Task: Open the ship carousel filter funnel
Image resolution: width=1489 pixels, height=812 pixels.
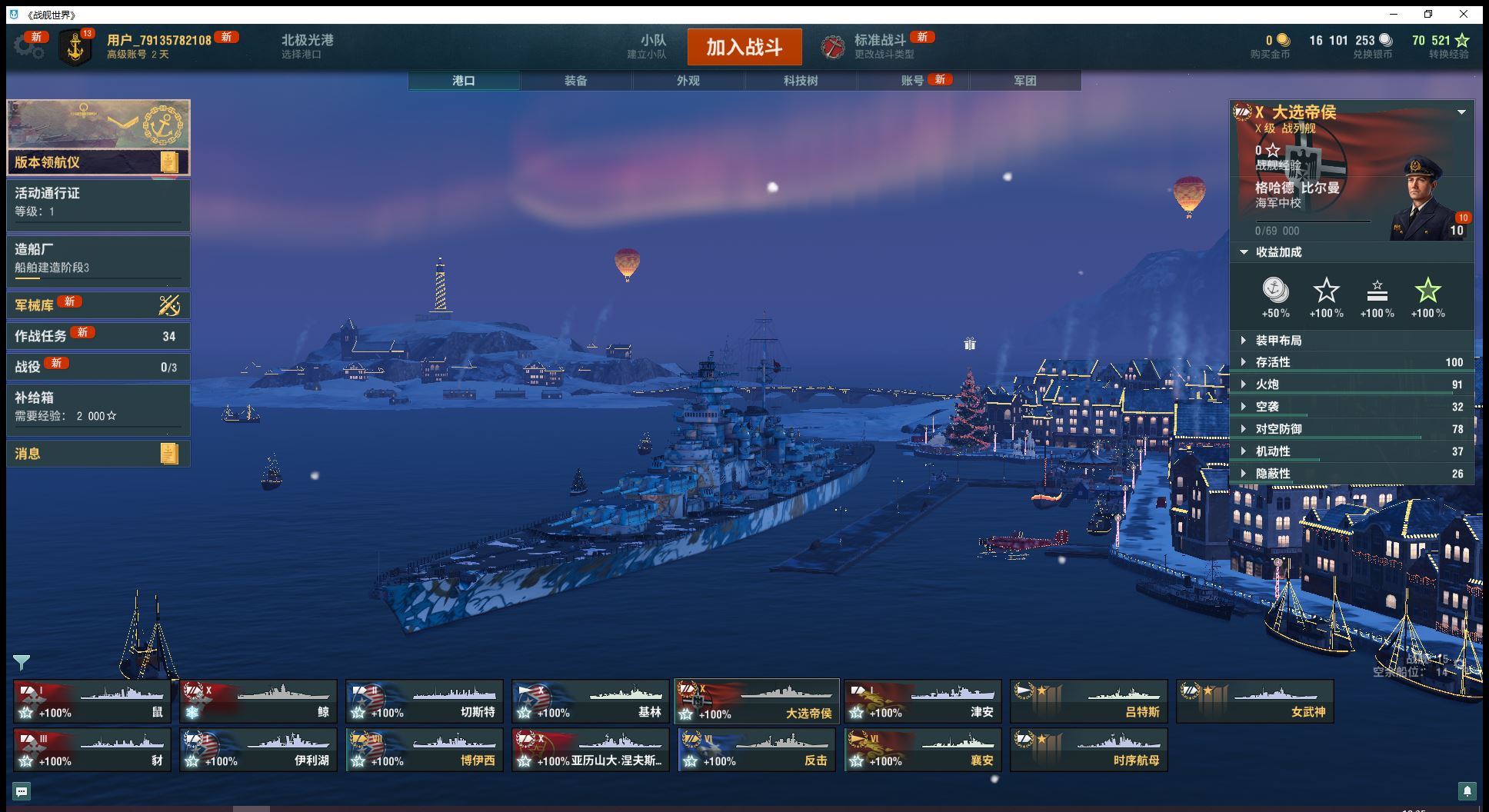Action: coord(21,662)
